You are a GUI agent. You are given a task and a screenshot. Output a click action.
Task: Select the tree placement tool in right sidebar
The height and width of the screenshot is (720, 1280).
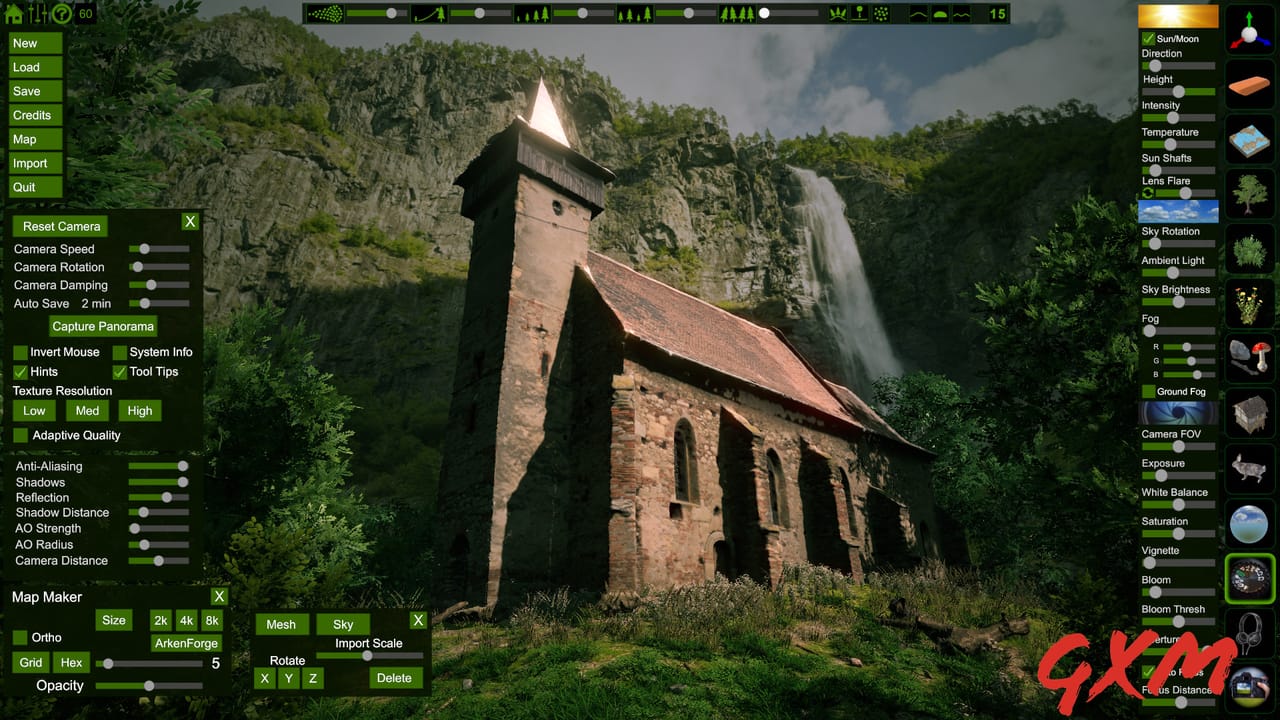[x=1250, y=195]
